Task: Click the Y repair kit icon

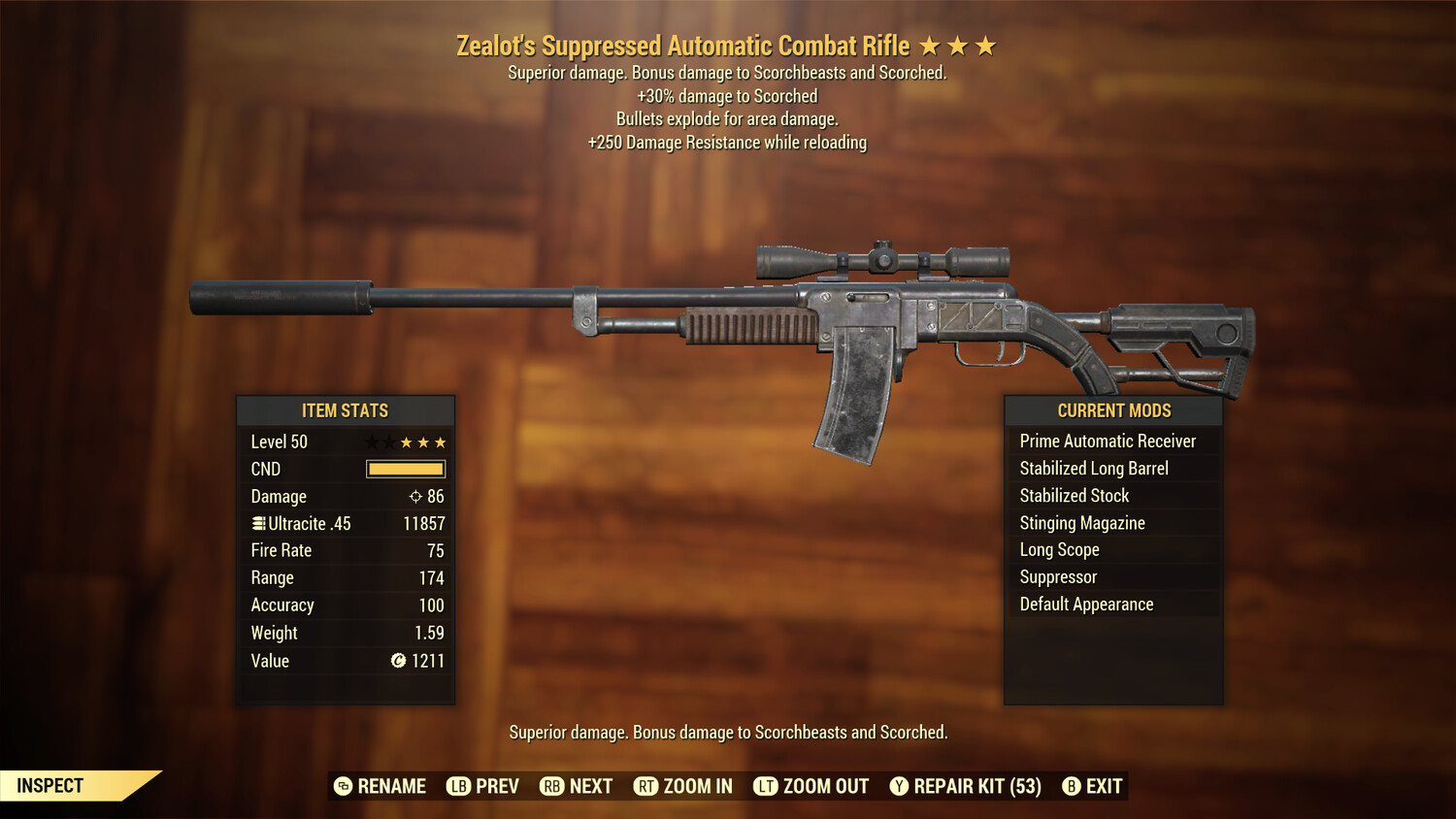Action: pyautogui.click(x=898, y=786)
